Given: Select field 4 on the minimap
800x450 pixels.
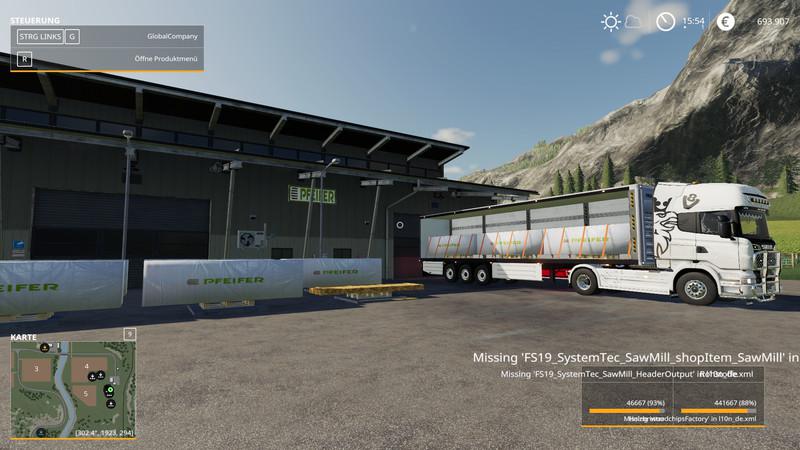Looking at the screenshot, I should coord(88,365).
